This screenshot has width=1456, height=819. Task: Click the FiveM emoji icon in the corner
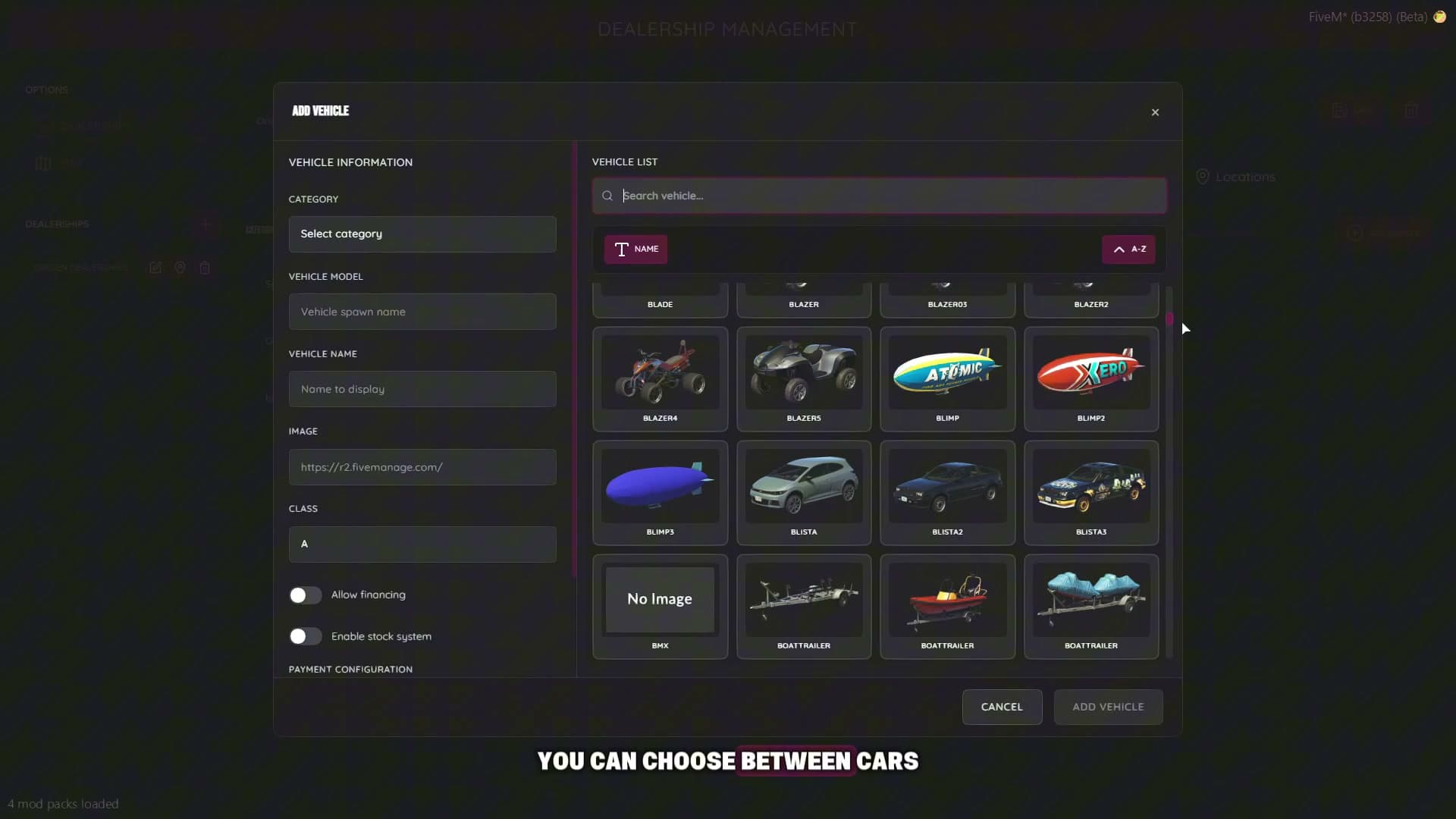click(1440, 16)
